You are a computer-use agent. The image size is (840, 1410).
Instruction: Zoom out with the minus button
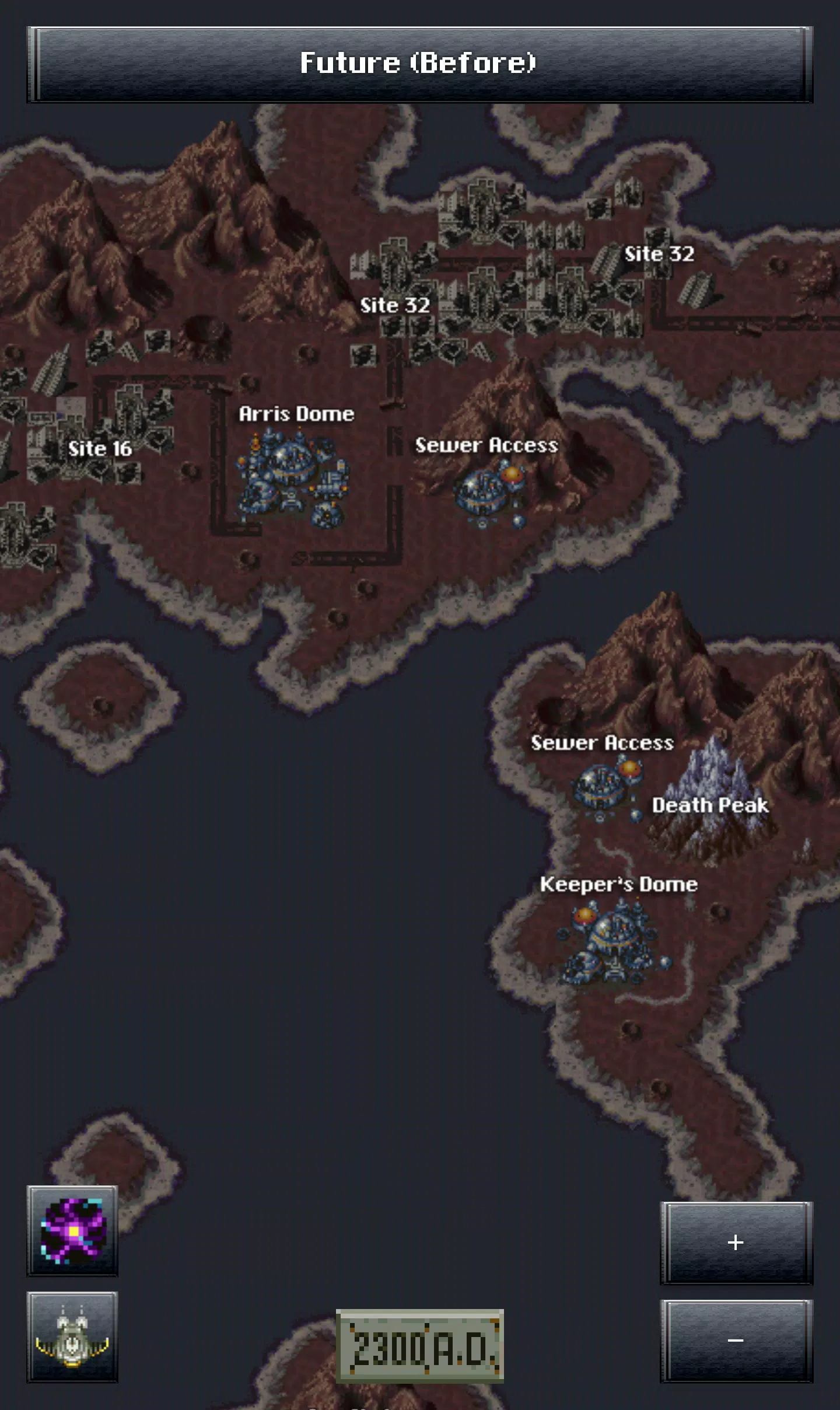tap(736, 1341)
